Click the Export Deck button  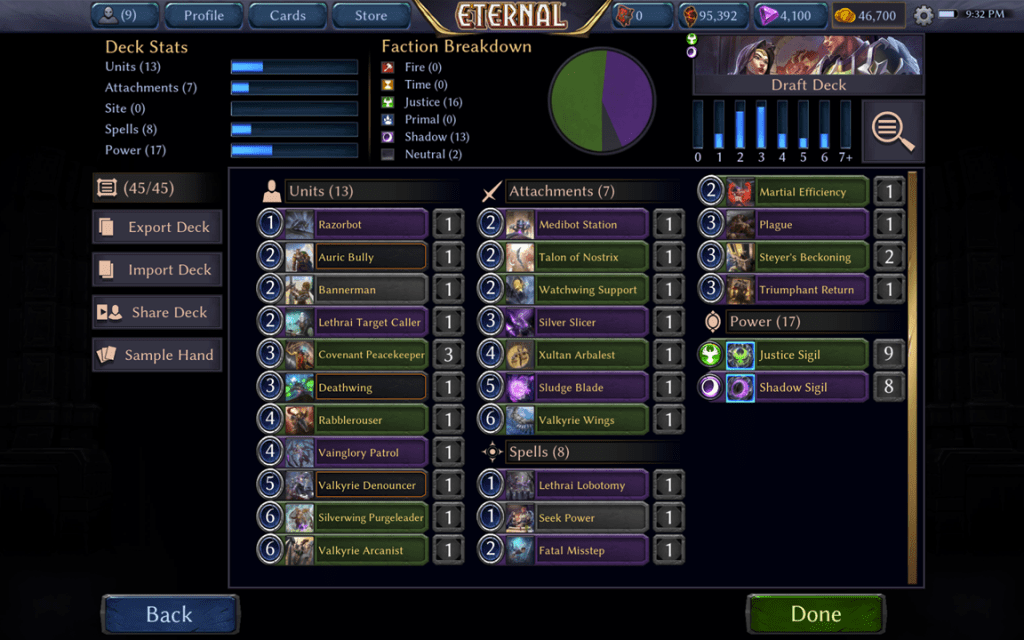157,227
